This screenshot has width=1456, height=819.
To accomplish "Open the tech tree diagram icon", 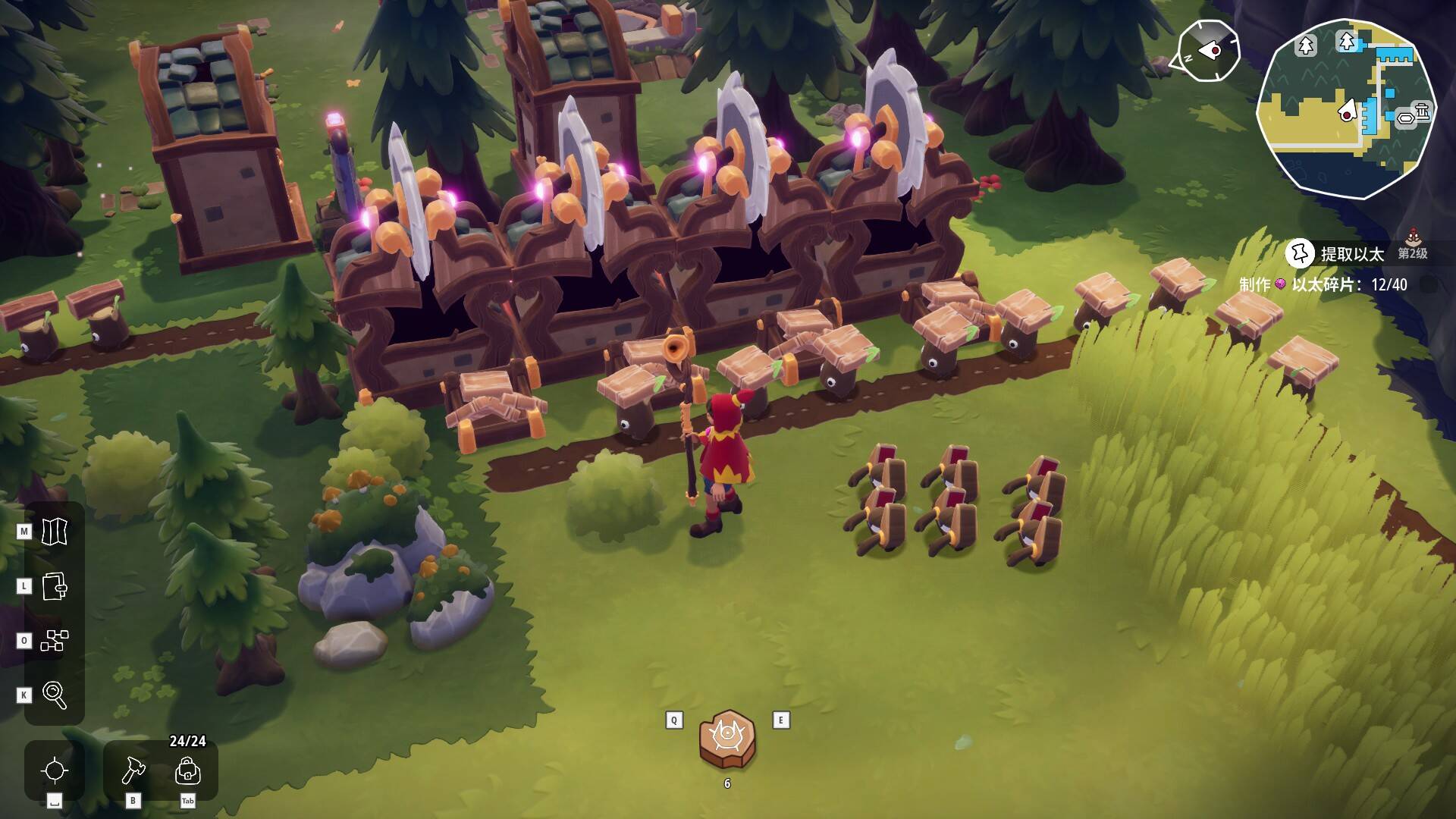I will pos(55,641).
